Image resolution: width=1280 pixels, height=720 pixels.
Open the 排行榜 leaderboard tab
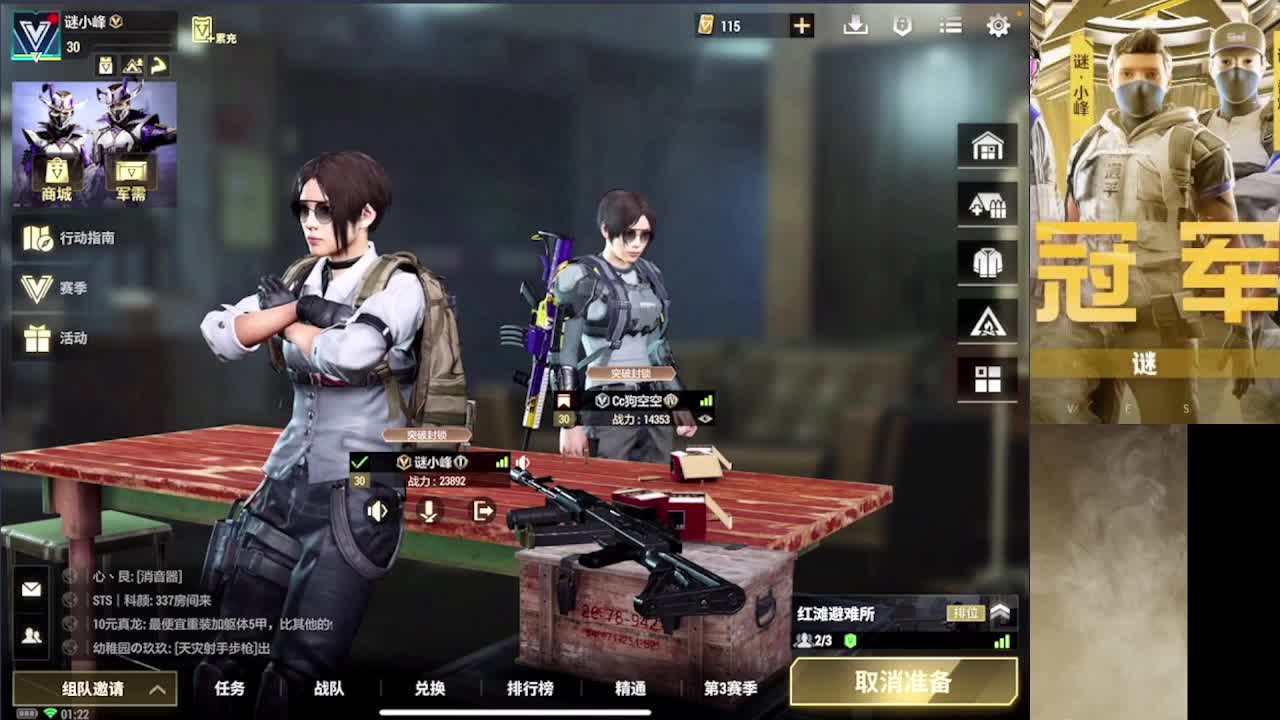pos(530,689)
